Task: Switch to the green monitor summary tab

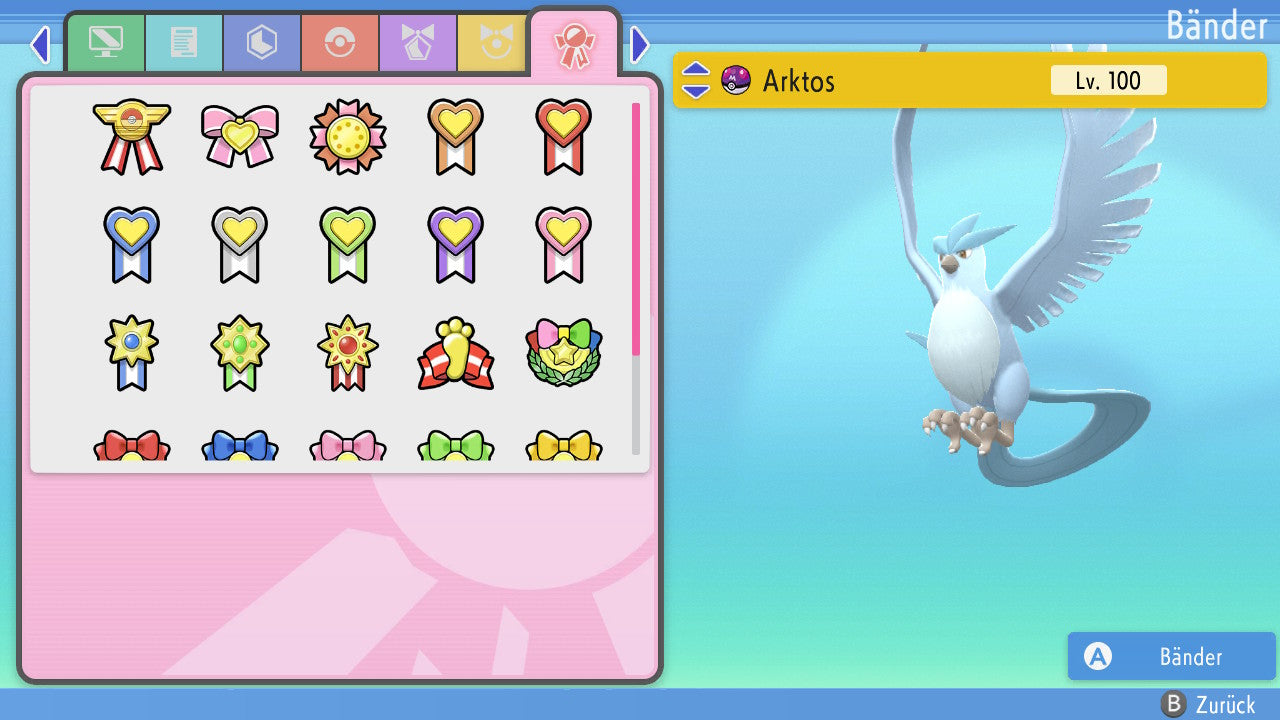Action: click(x=105, y=43)
